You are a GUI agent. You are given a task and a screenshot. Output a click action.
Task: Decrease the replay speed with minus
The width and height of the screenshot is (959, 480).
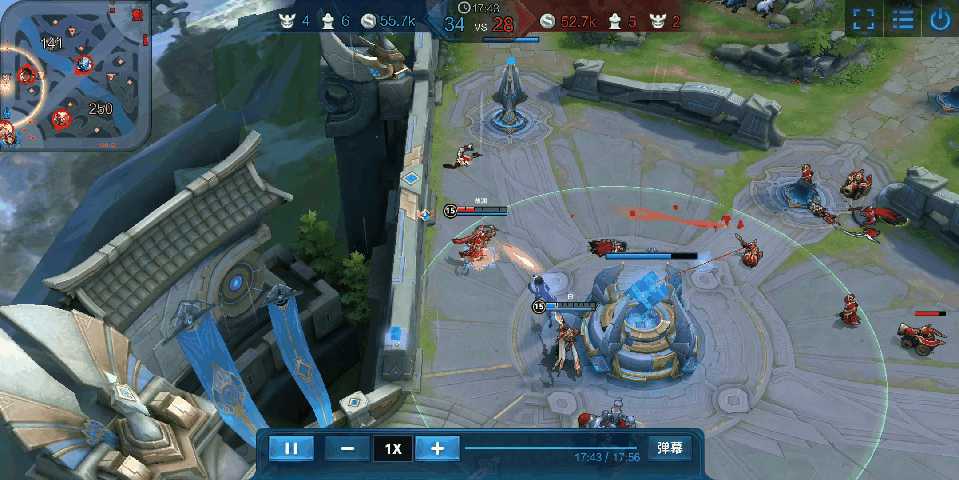coord(347,449)
